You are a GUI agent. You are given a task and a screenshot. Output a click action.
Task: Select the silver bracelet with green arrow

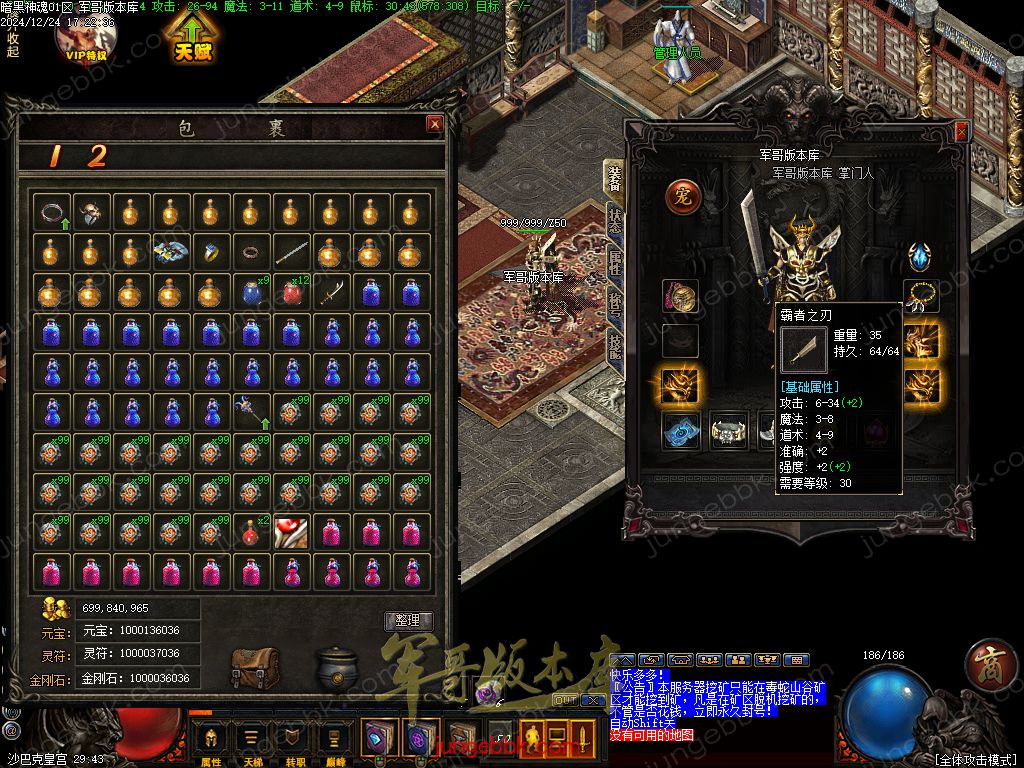click(x=51, y=212)
